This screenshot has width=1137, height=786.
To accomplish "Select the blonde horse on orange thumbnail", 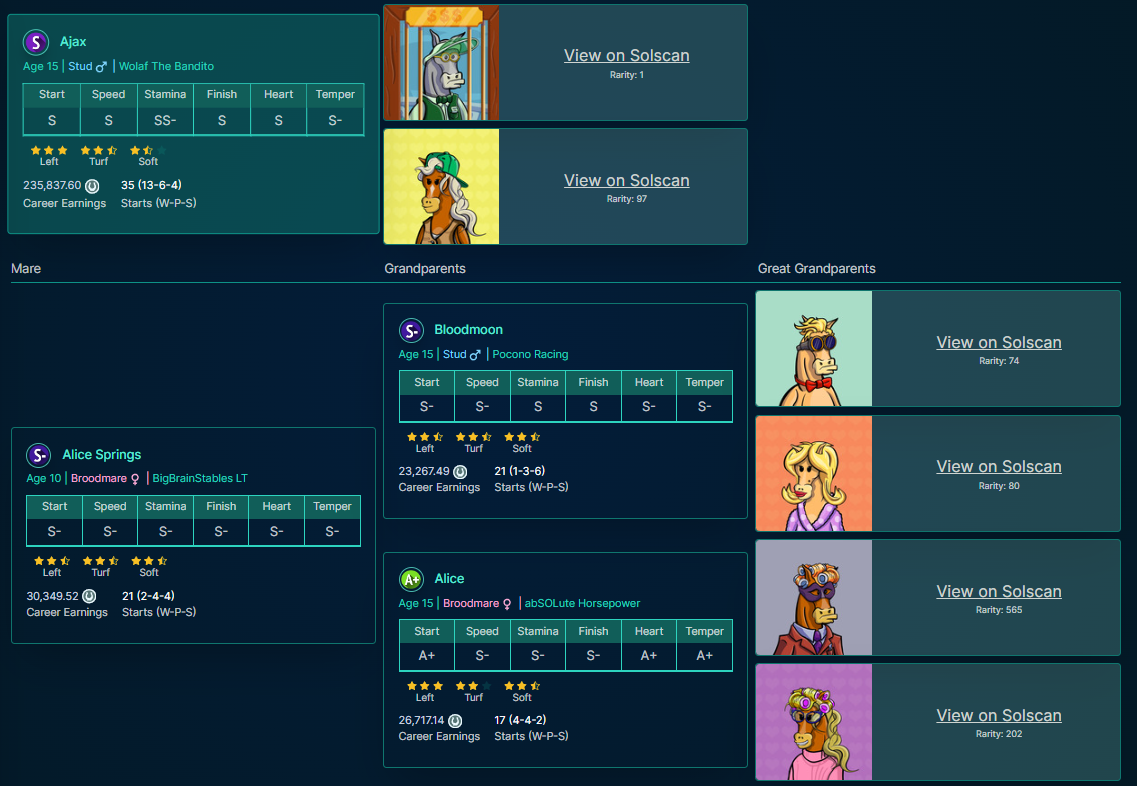I will [814, 473].
